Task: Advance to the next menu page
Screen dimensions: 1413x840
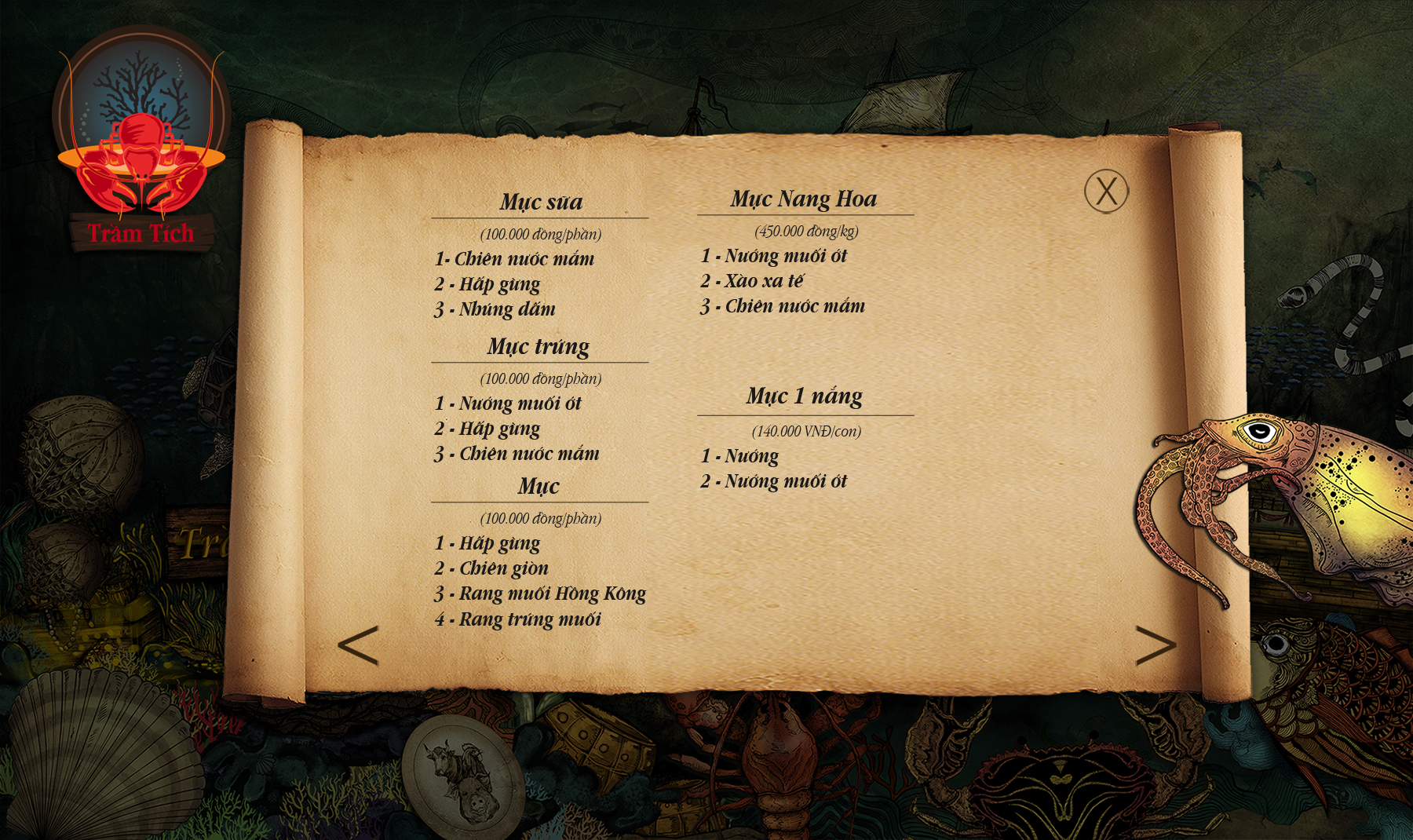Action: (x=1155, y=645)
